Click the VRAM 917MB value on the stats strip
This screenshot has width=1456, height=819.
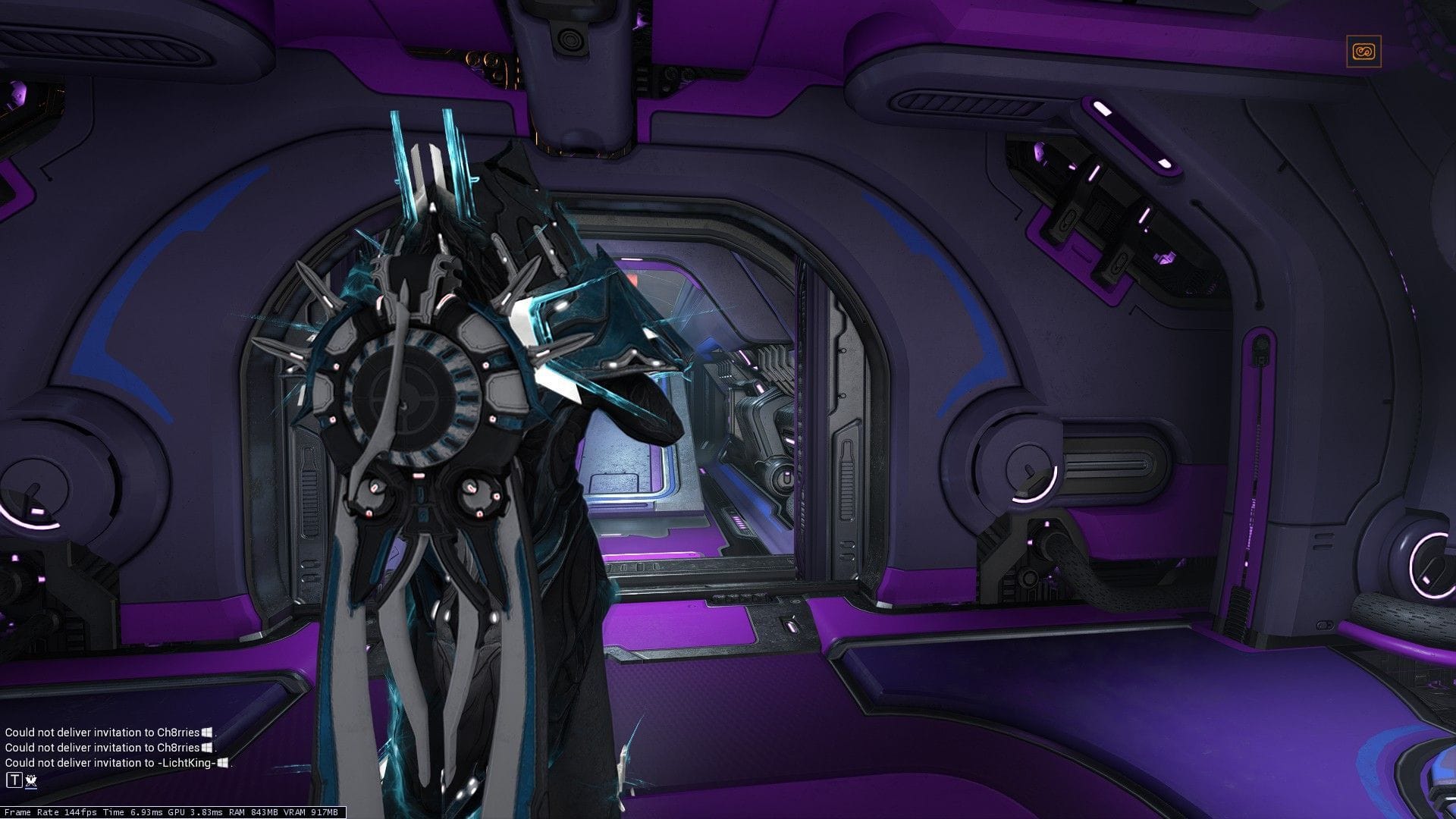[x=311, y=811]
